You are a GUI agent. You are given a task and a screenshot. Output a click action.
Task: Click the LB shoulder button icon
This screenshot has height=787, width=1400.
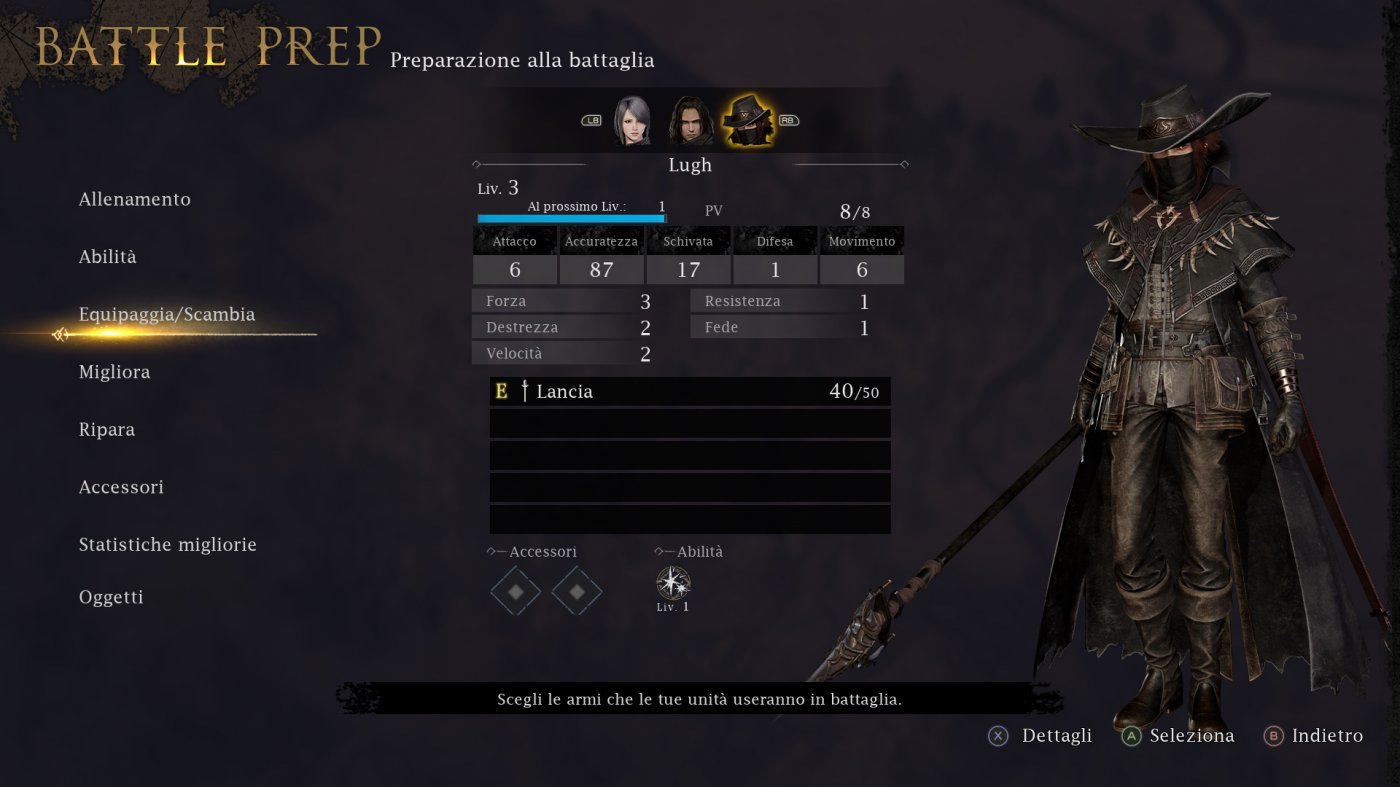[x=591, y=119]
